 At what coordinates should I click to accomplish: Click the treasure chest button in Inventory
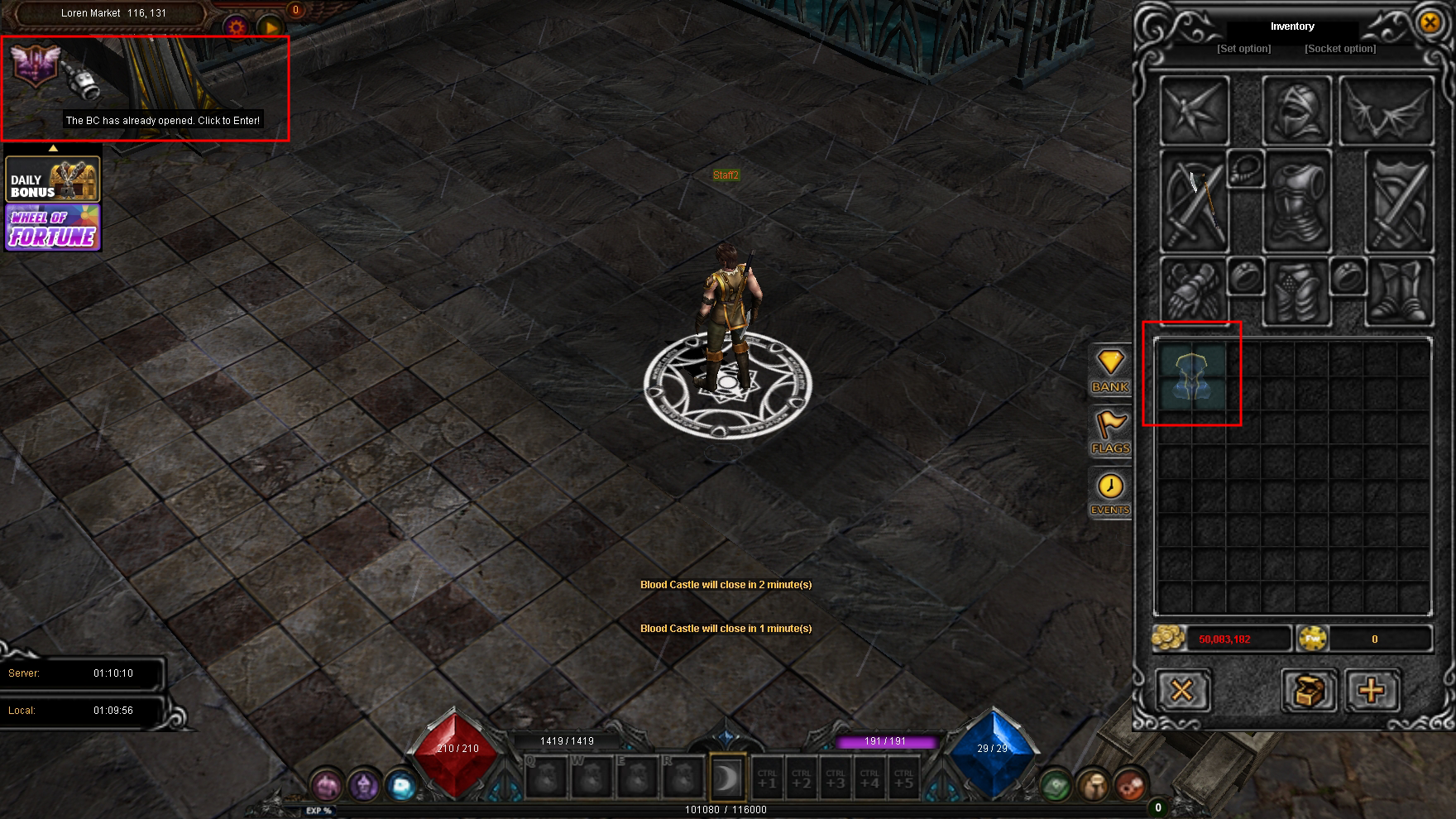1309,690
